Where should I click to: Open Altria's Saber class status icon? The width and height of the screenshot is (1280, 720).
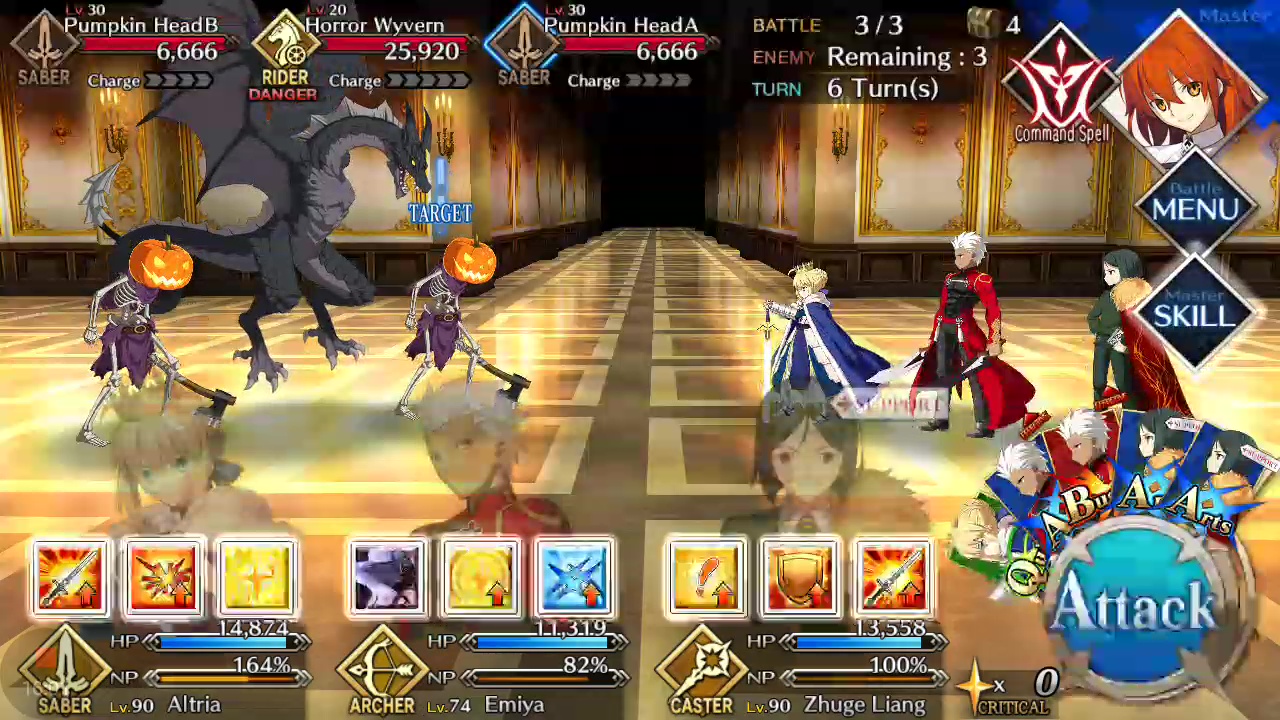[64, 667]
